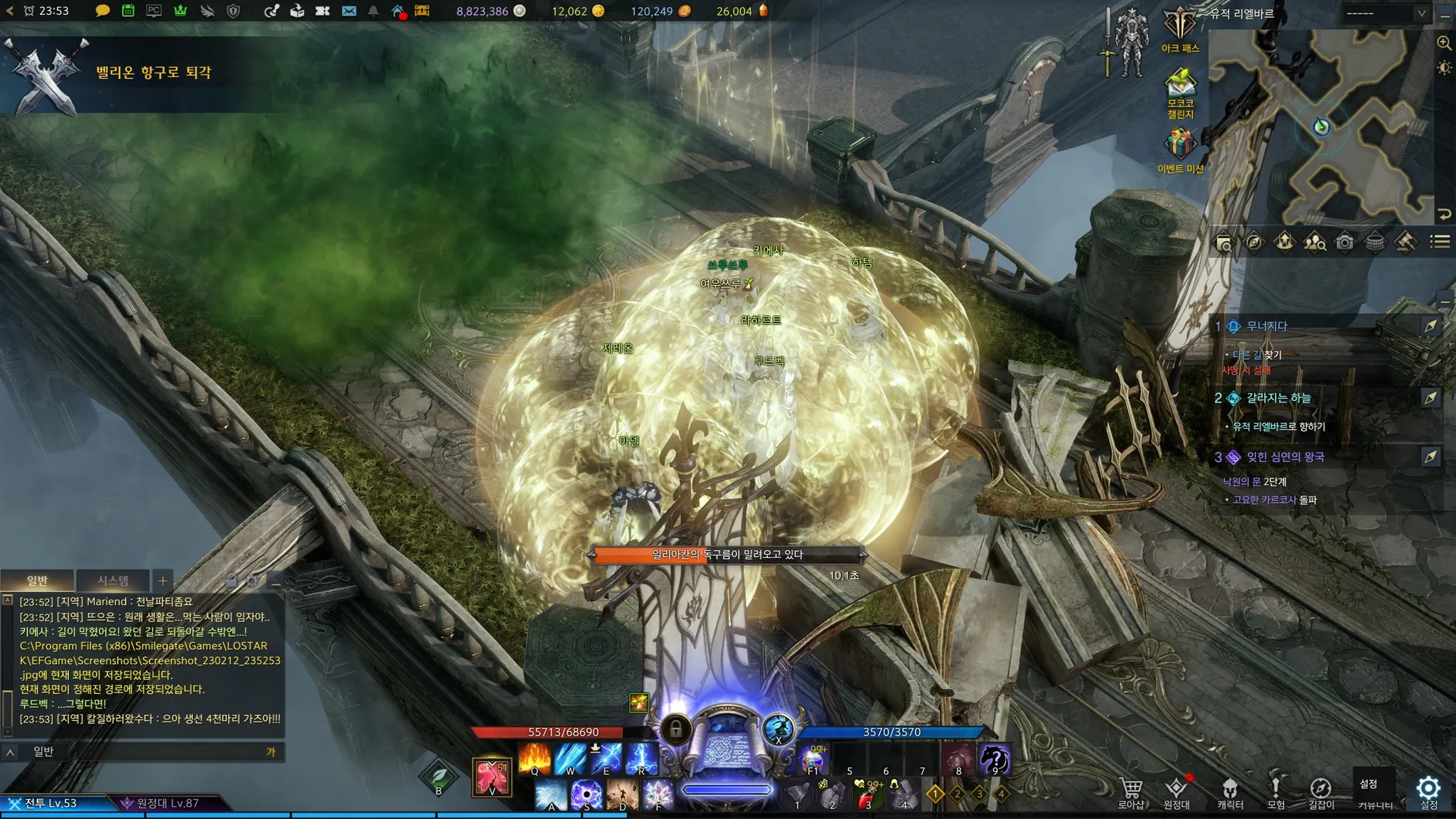Switch to the 시스템 chat tab

tap(113, 581)
